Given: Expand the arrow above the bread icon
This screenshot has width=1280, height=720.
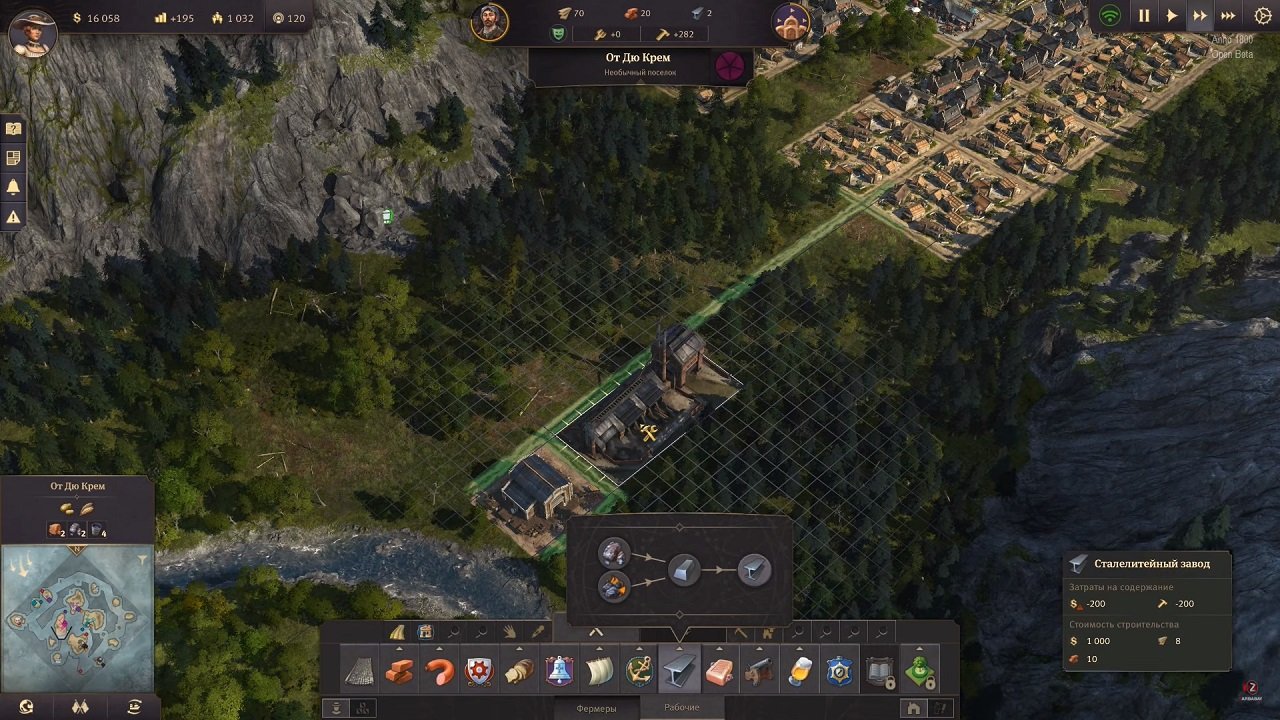Looking at the screenshot, I should pyautogui.click(x=521, y=648).
